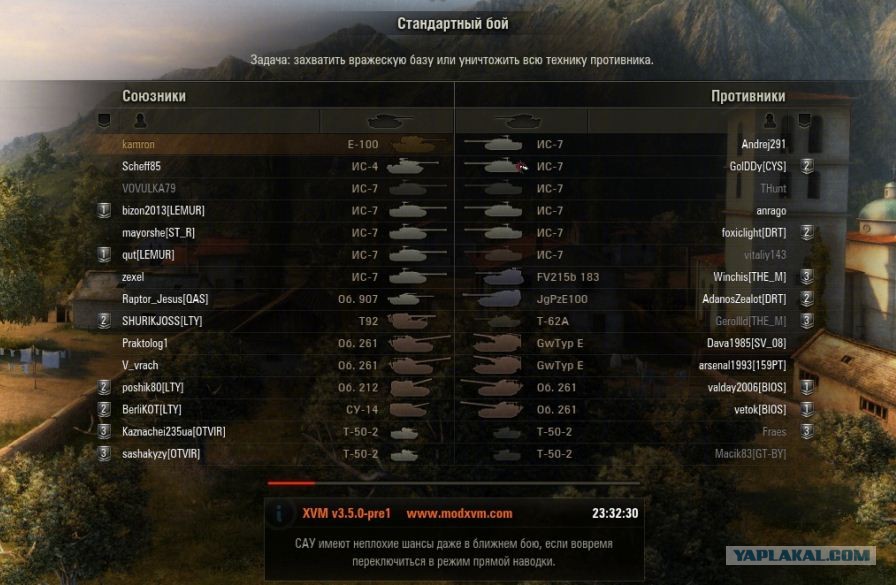
Task: Choose zexel's row in the allies column
Action: click(134, 277)
